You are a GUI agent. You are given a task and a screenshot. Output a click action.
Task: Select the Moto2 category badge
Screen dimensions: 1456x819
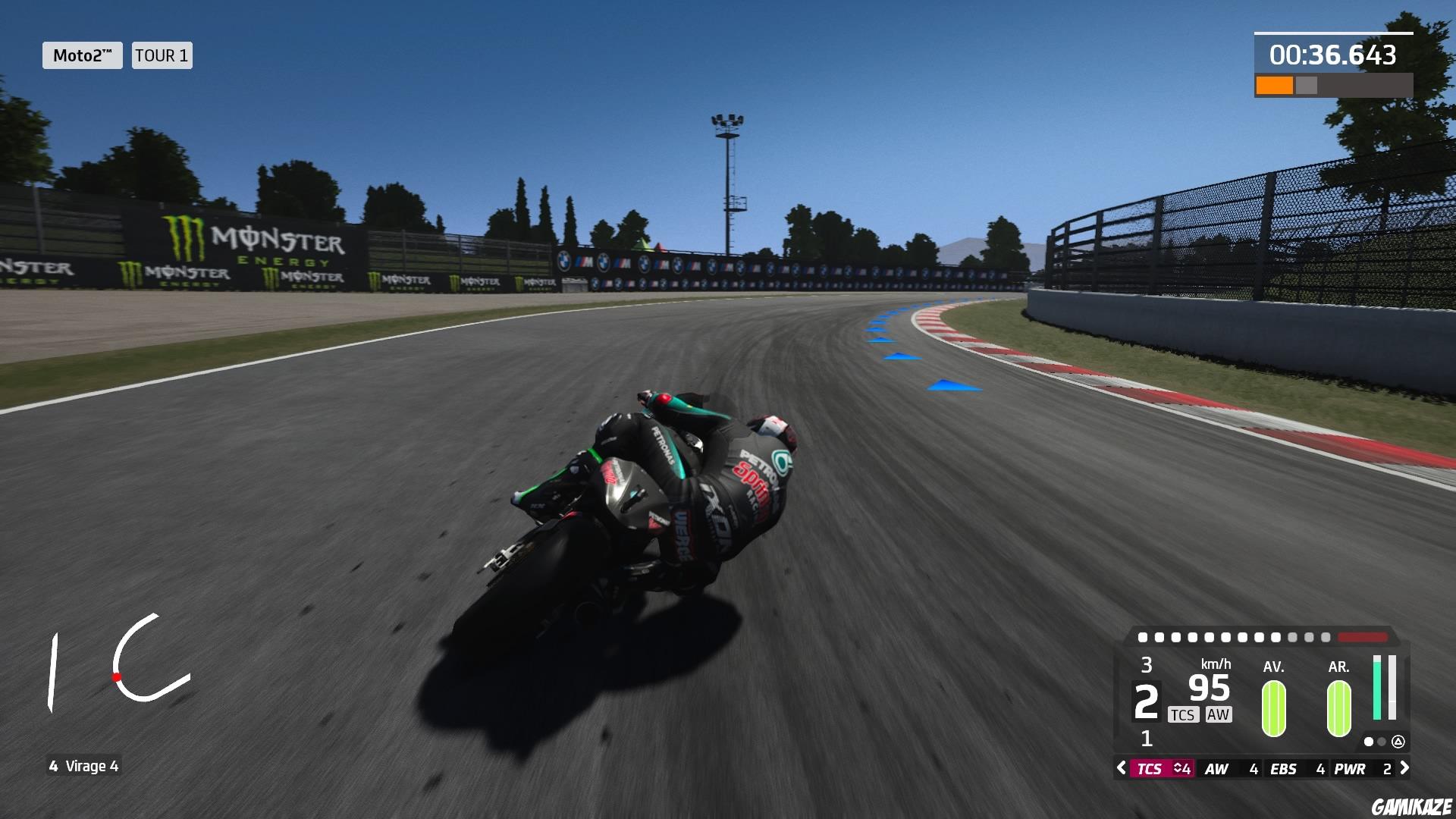(x=82, y=55)
